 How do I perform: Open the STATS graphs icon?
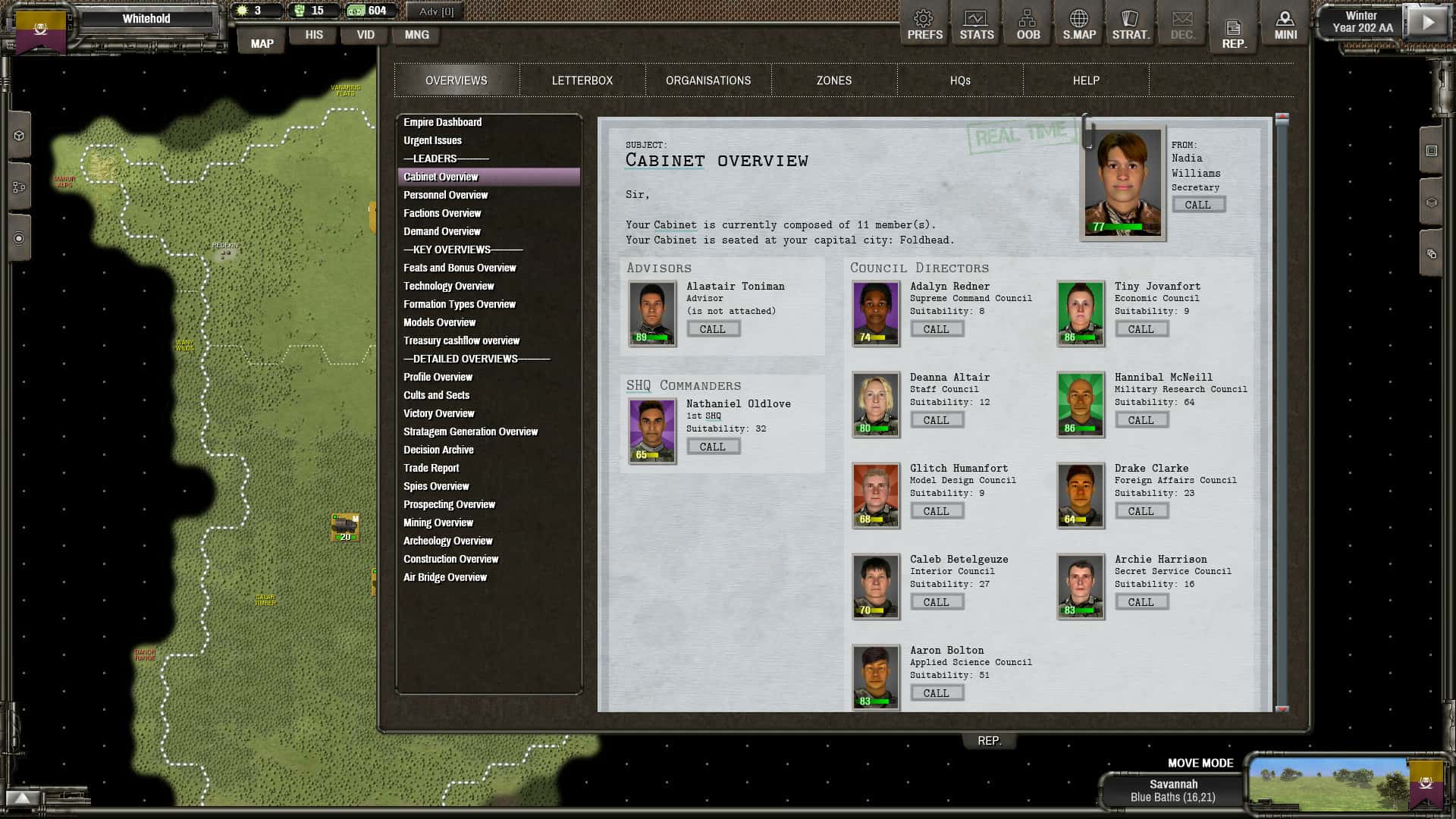coord(976,23)
